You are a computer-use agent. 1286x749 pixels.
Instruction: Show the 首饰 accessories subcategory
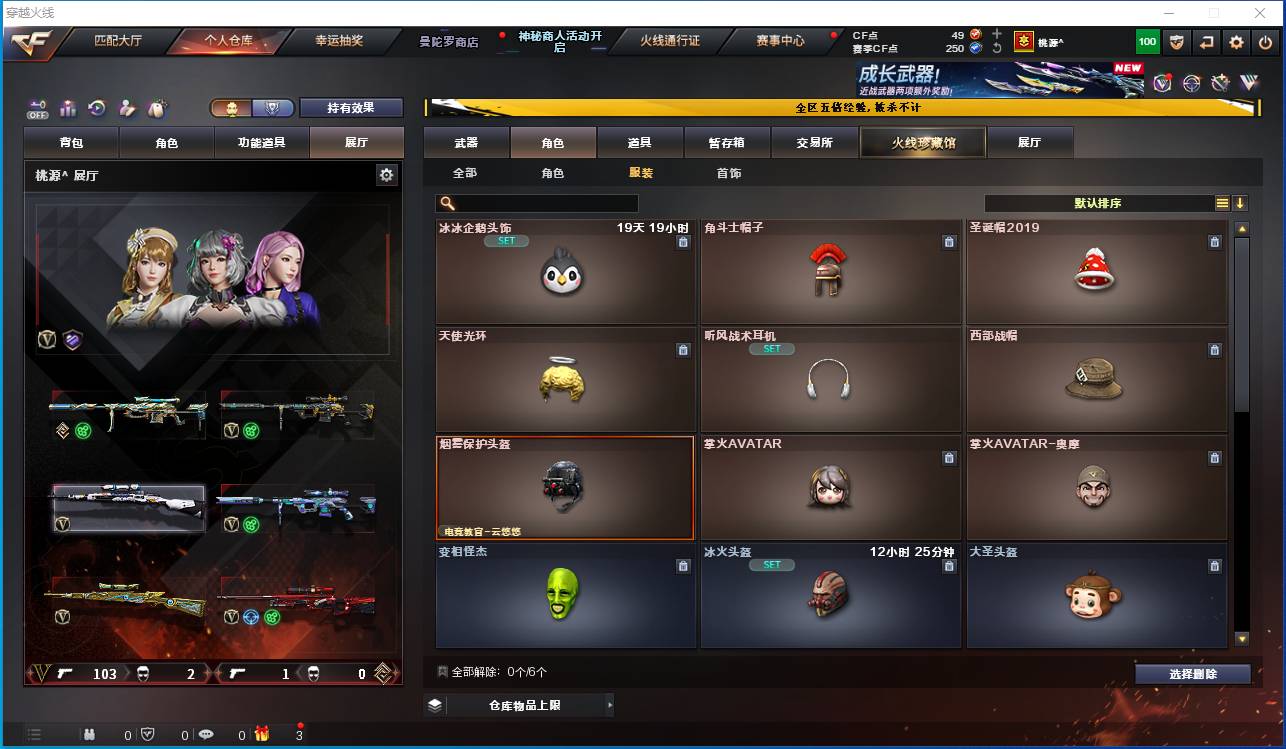(729, 173)
